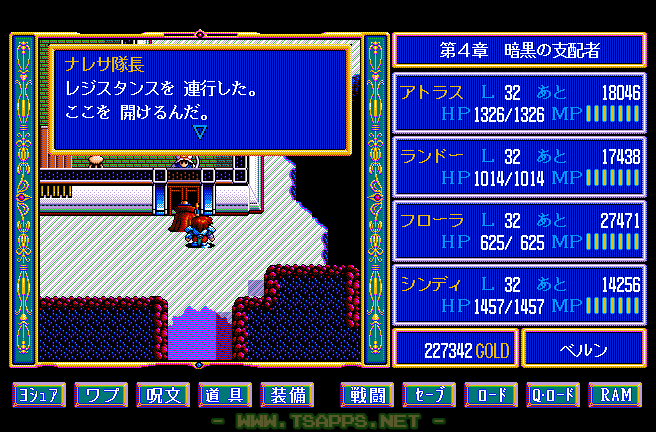The image size is (656, 432).
Task: Select アトラス party status panel
Action: pyautogui.click(x=519, y=103)
